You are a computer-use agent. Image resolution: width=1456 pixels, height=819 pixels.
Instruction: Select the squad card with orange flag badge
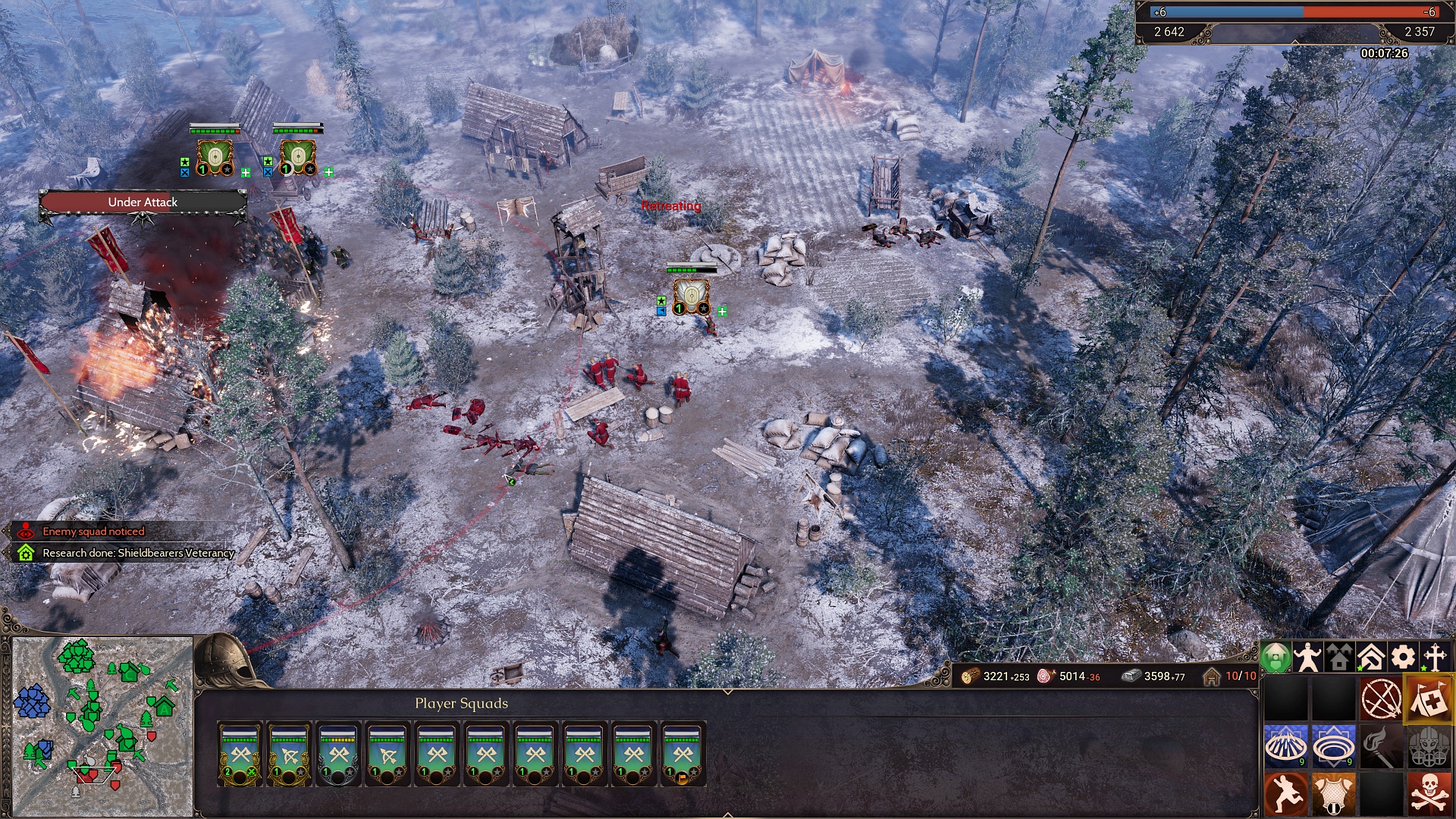coord(682,754)
